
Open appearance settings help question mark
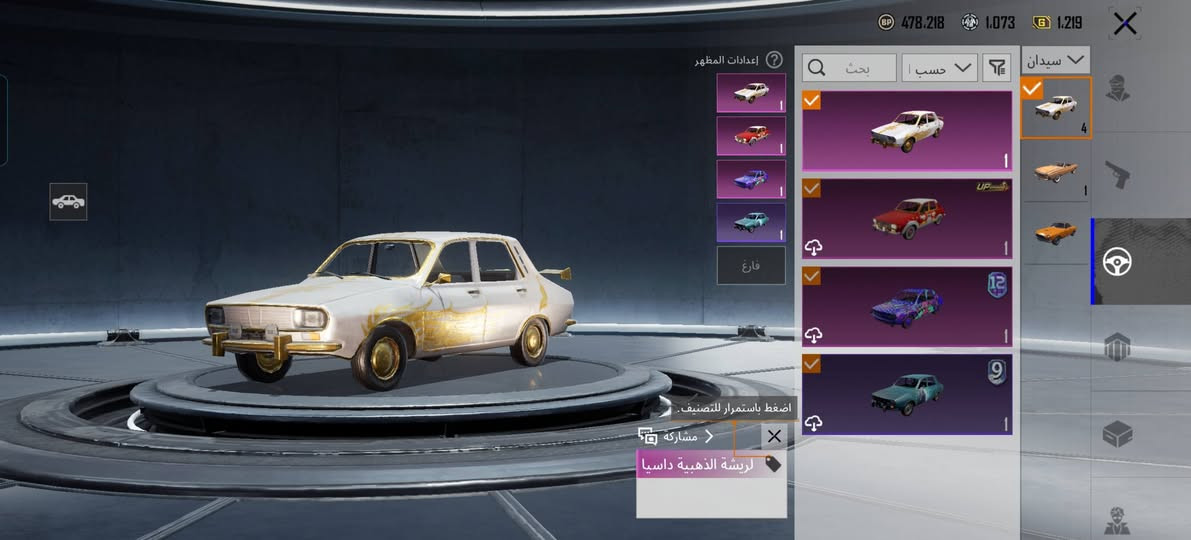click(774, 60)
